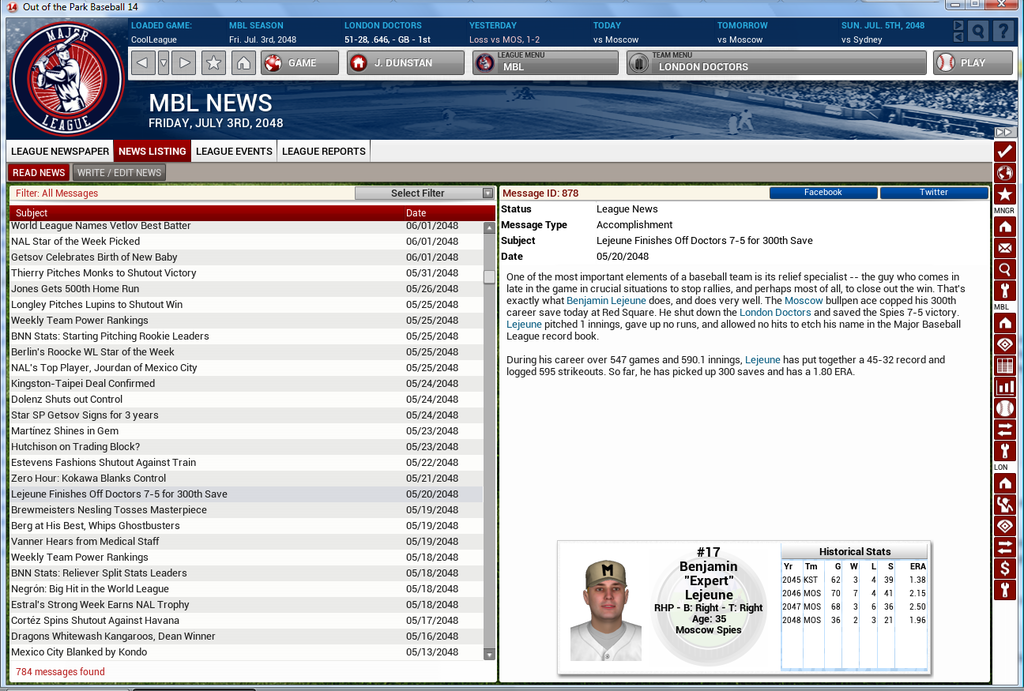Click the home icon in the top toolbar
This screenshot has width=1024, height=691.
pyautogui.click(x=242, y=63)
